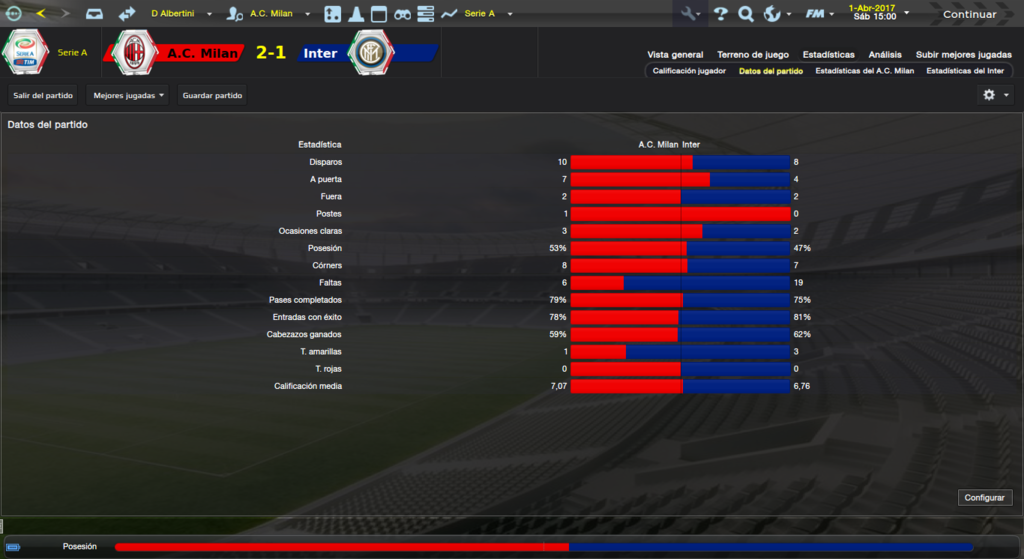The image size is (1024, 559).
Task: Open the FM menu dropdown
Action: coord(820,14)
